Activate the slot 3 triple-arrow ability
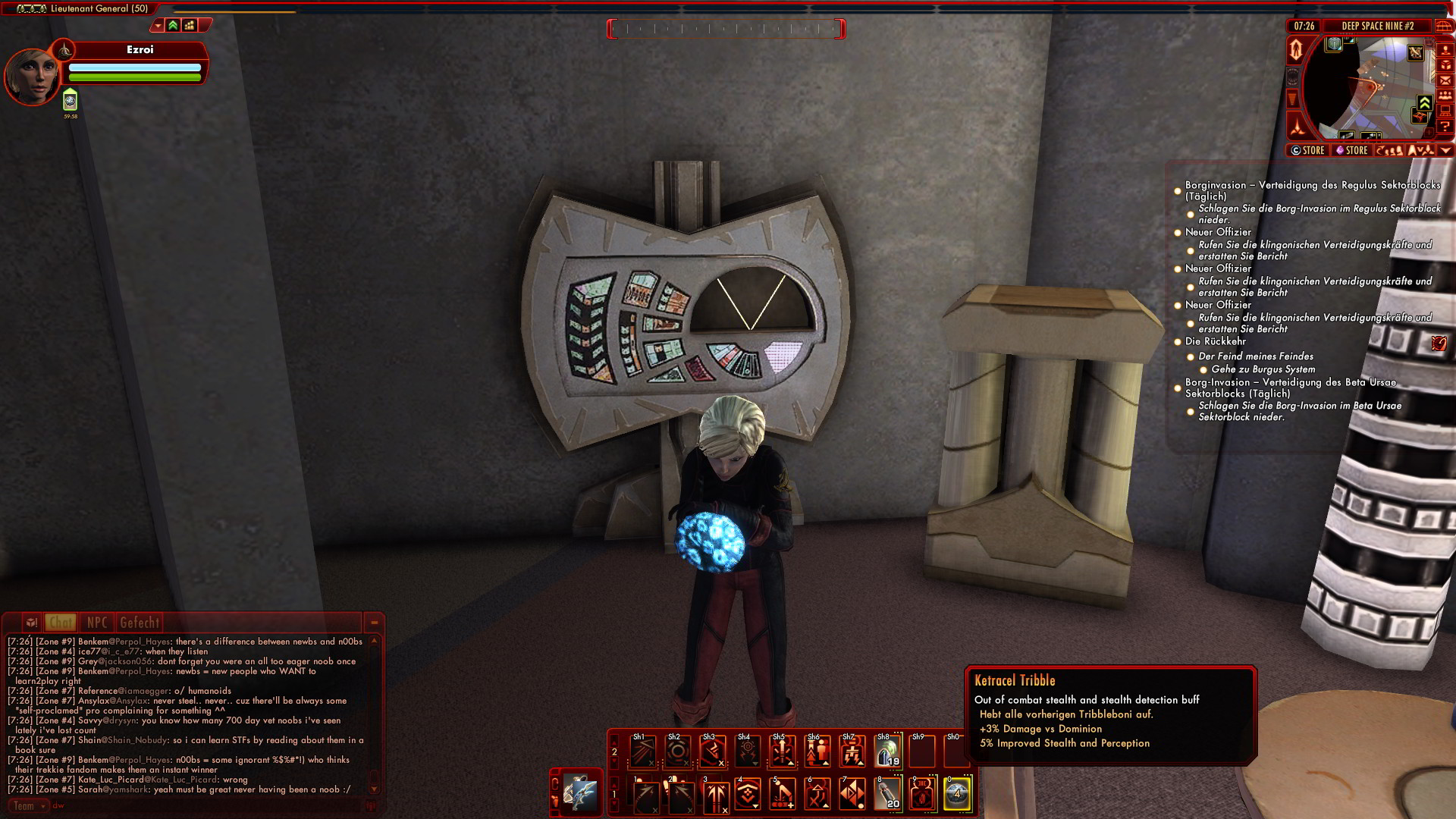The height and width of the screenshot is (819, 1456). coord(714,795)
